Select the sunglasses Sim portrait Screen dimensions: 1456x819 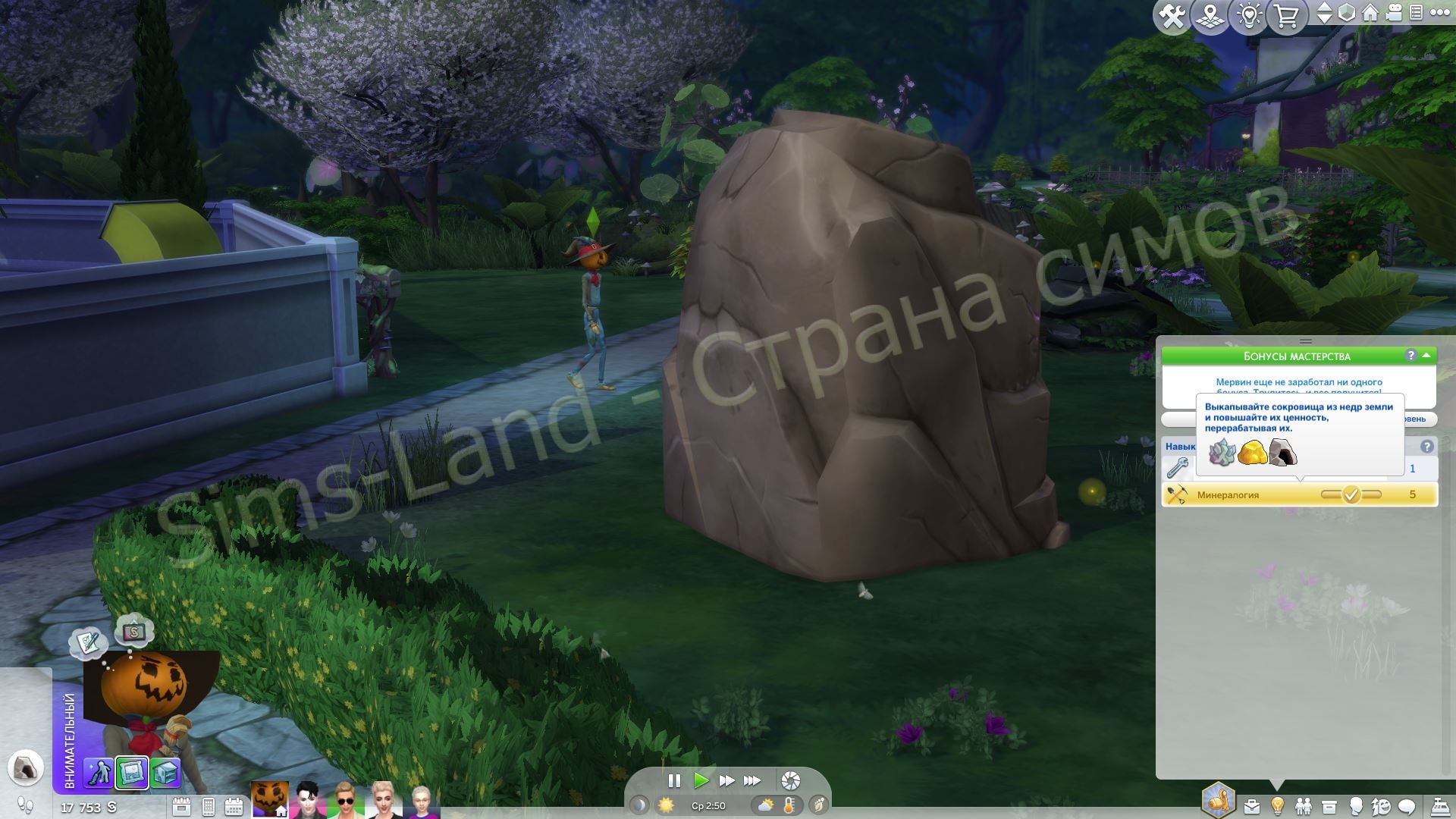coord(345,801)
